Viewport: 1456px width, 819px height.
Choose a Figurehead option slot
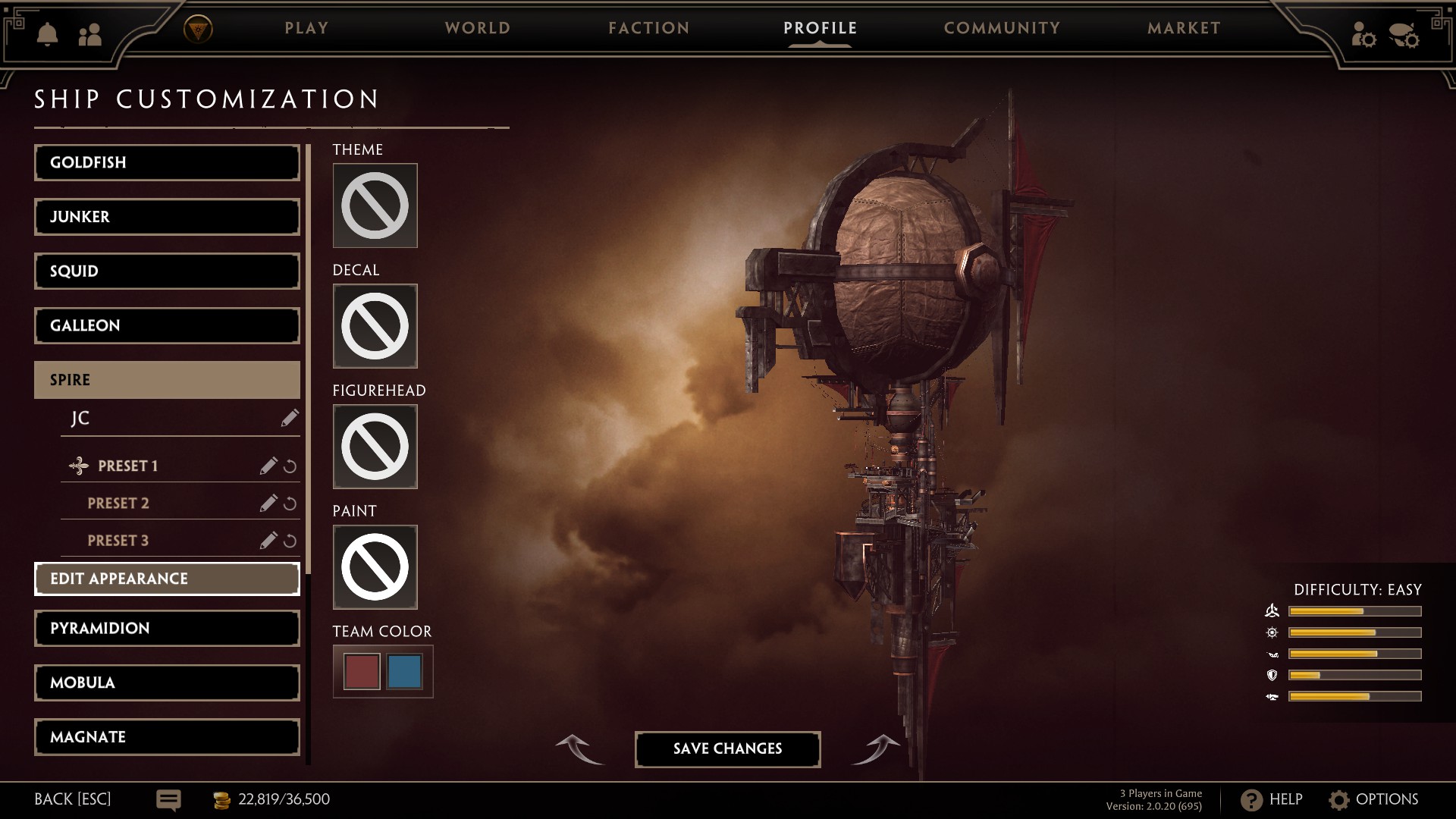[x=375, y=447]
